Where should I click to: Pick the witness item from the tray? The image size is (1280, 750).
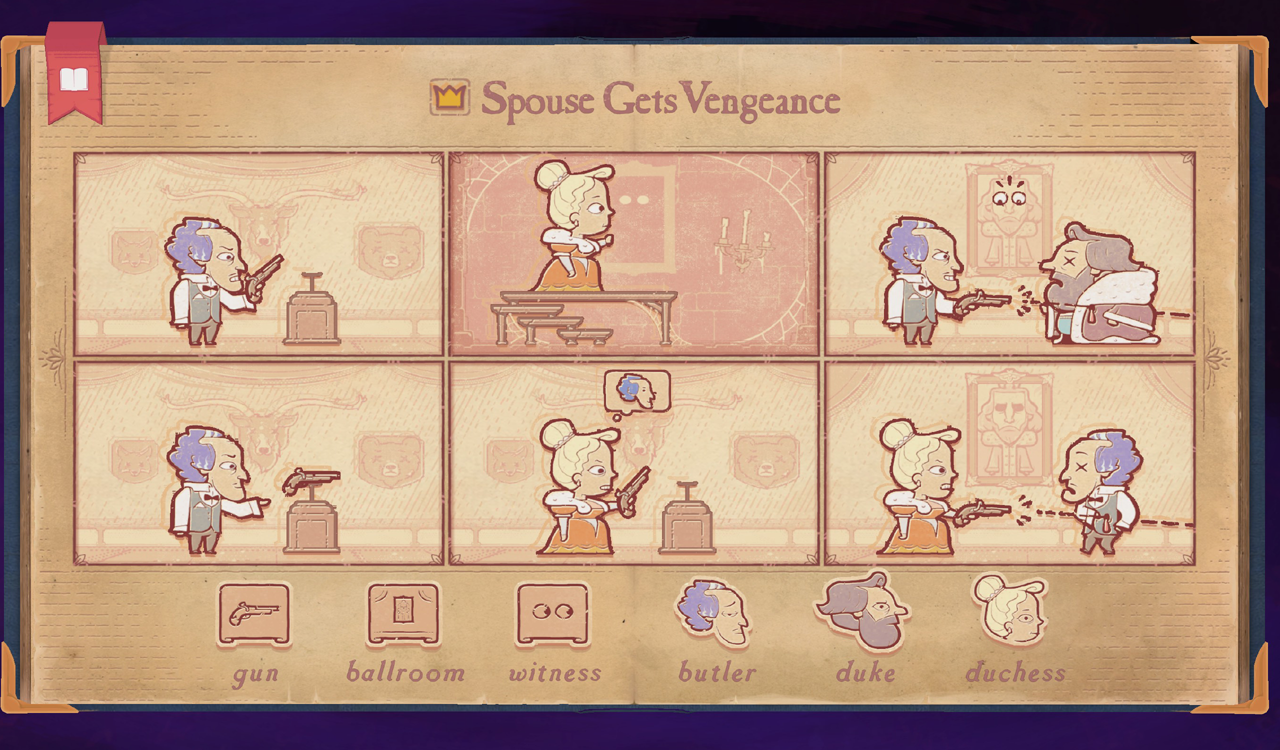tap(555, 613)
